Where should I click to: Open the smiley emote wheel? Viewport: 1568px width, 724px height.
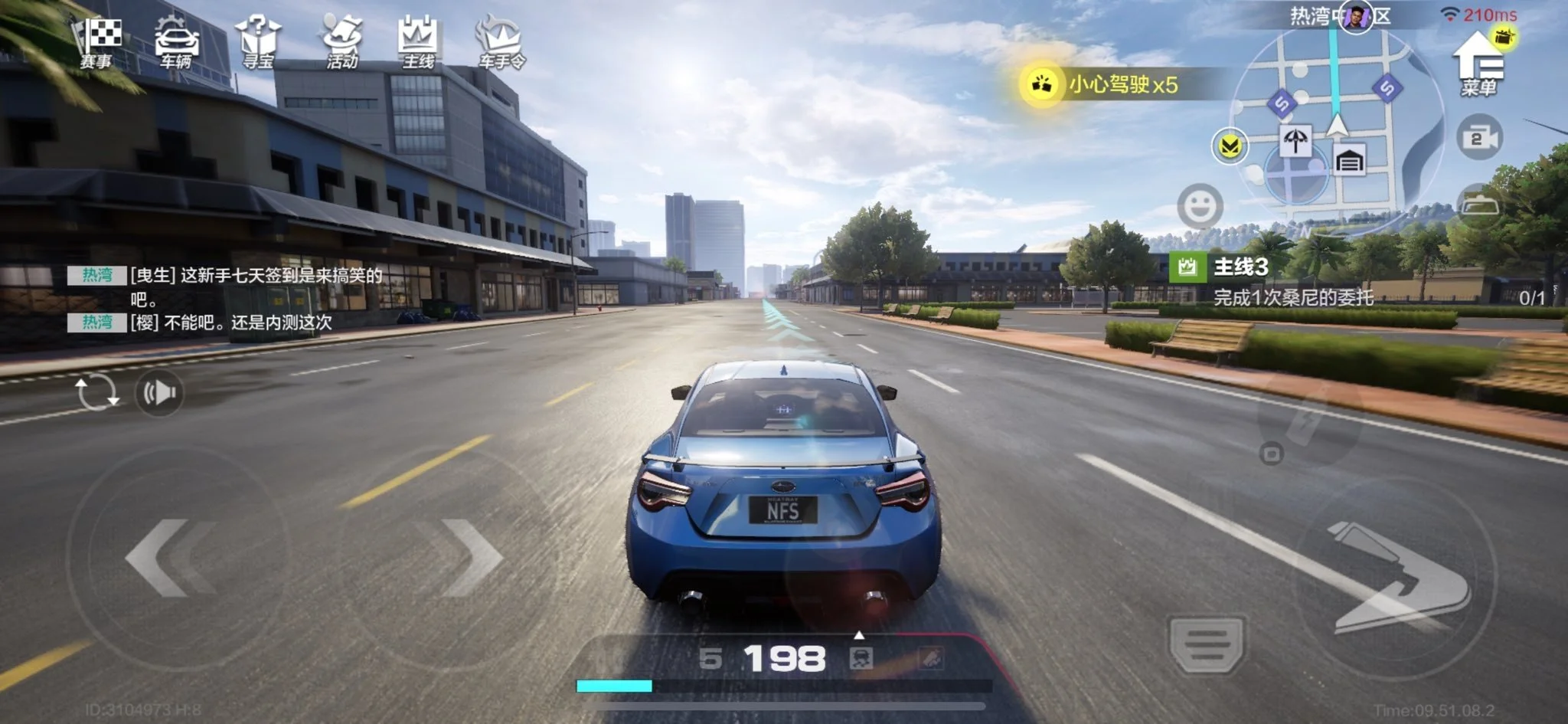(x=1200, y=205)
